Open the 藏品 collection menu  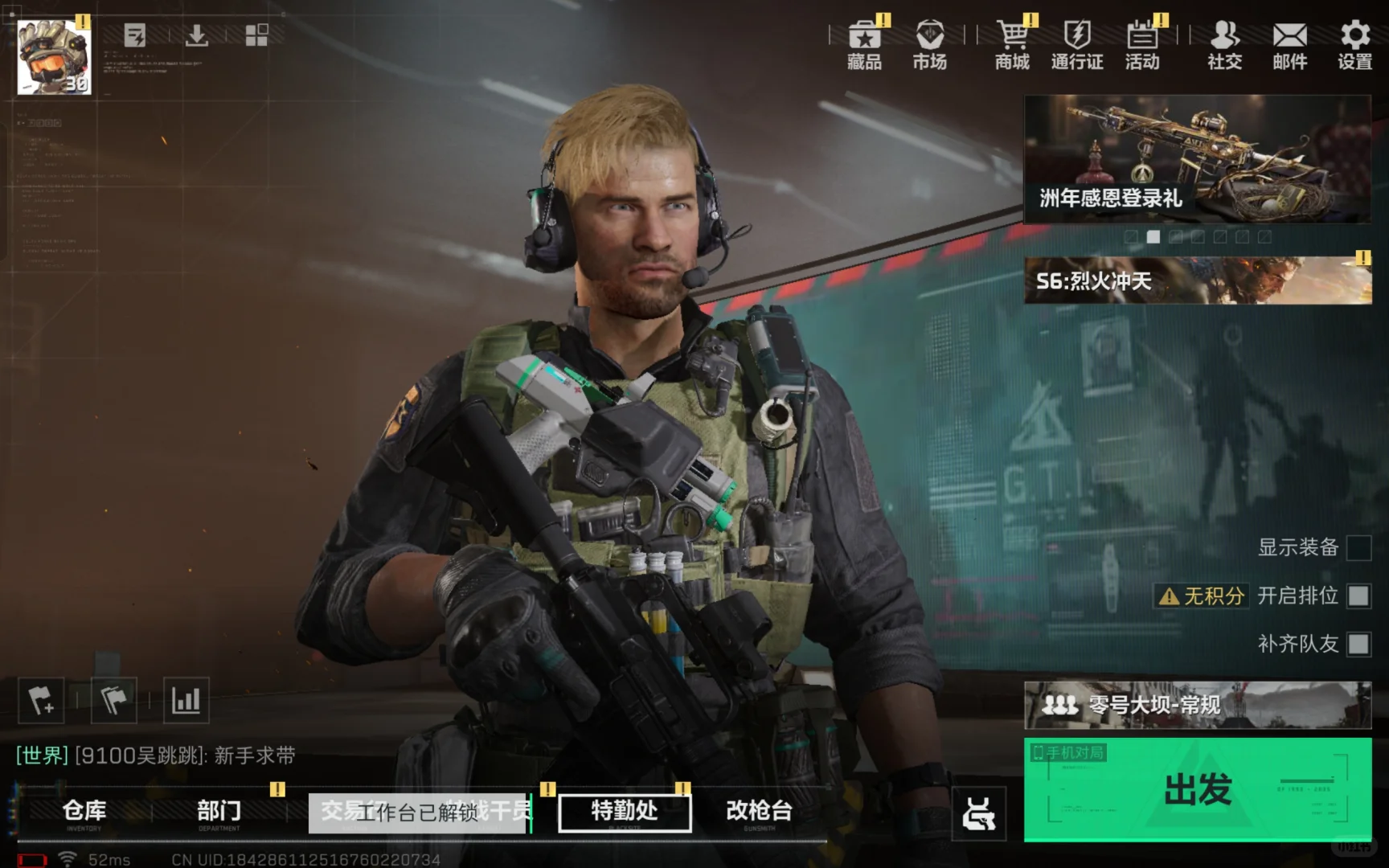864,45
